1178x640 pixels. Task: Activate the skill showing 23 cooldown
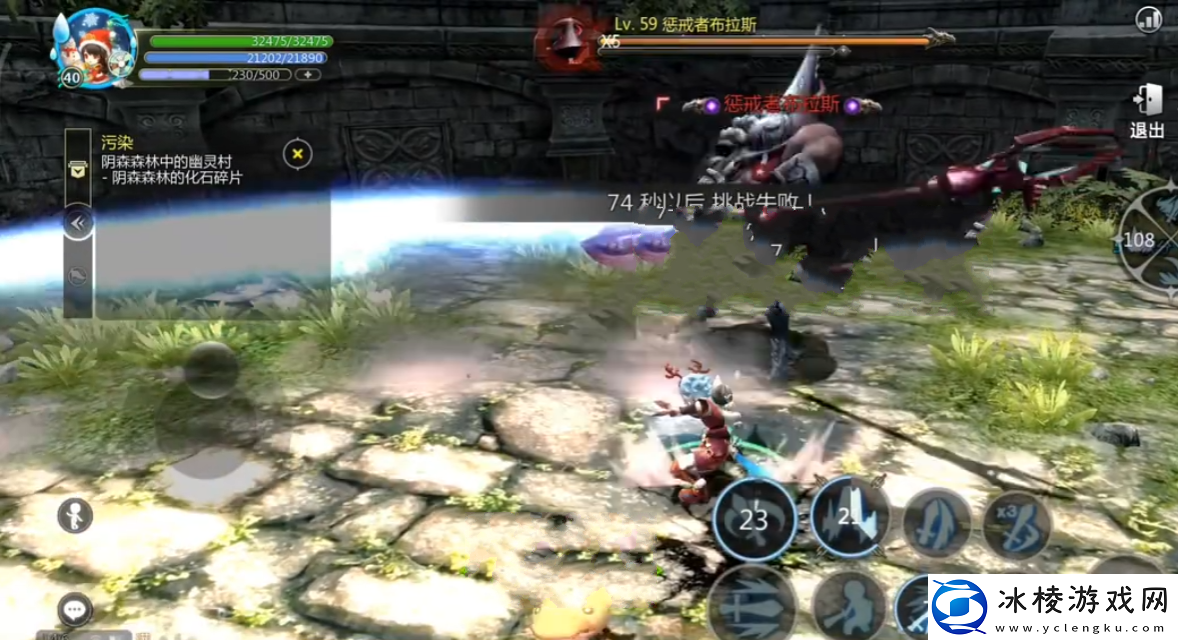(x=754, y=520)
